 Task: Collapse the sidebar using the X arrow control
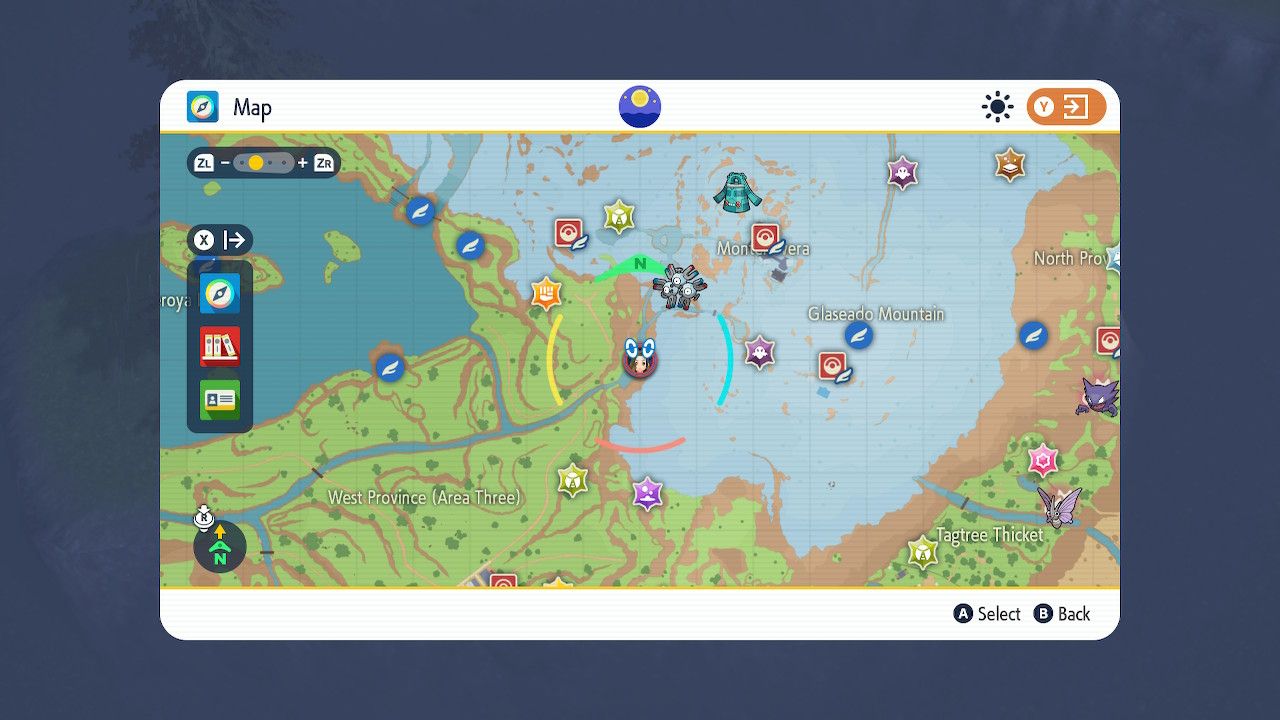222,240
